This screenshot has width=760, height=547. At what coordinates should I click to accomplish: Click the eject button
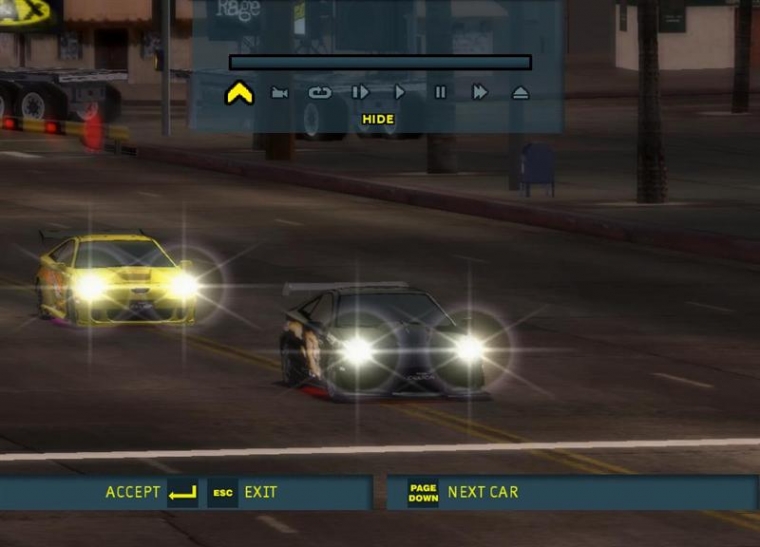520,93
